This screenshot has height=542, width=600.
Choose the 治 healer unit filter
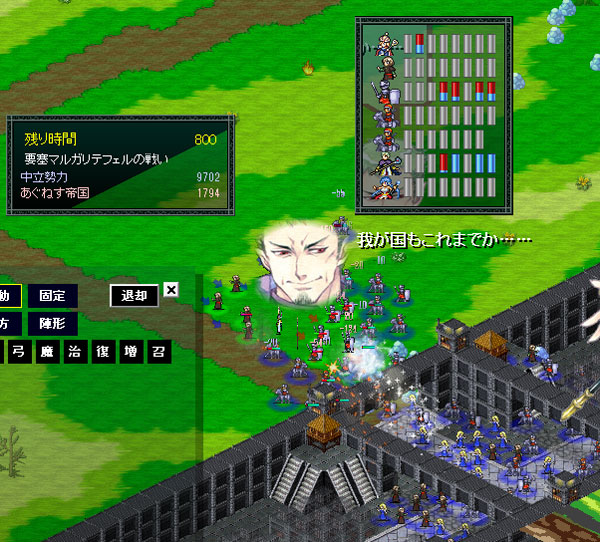pyautogui.click(x=75, y=352)
